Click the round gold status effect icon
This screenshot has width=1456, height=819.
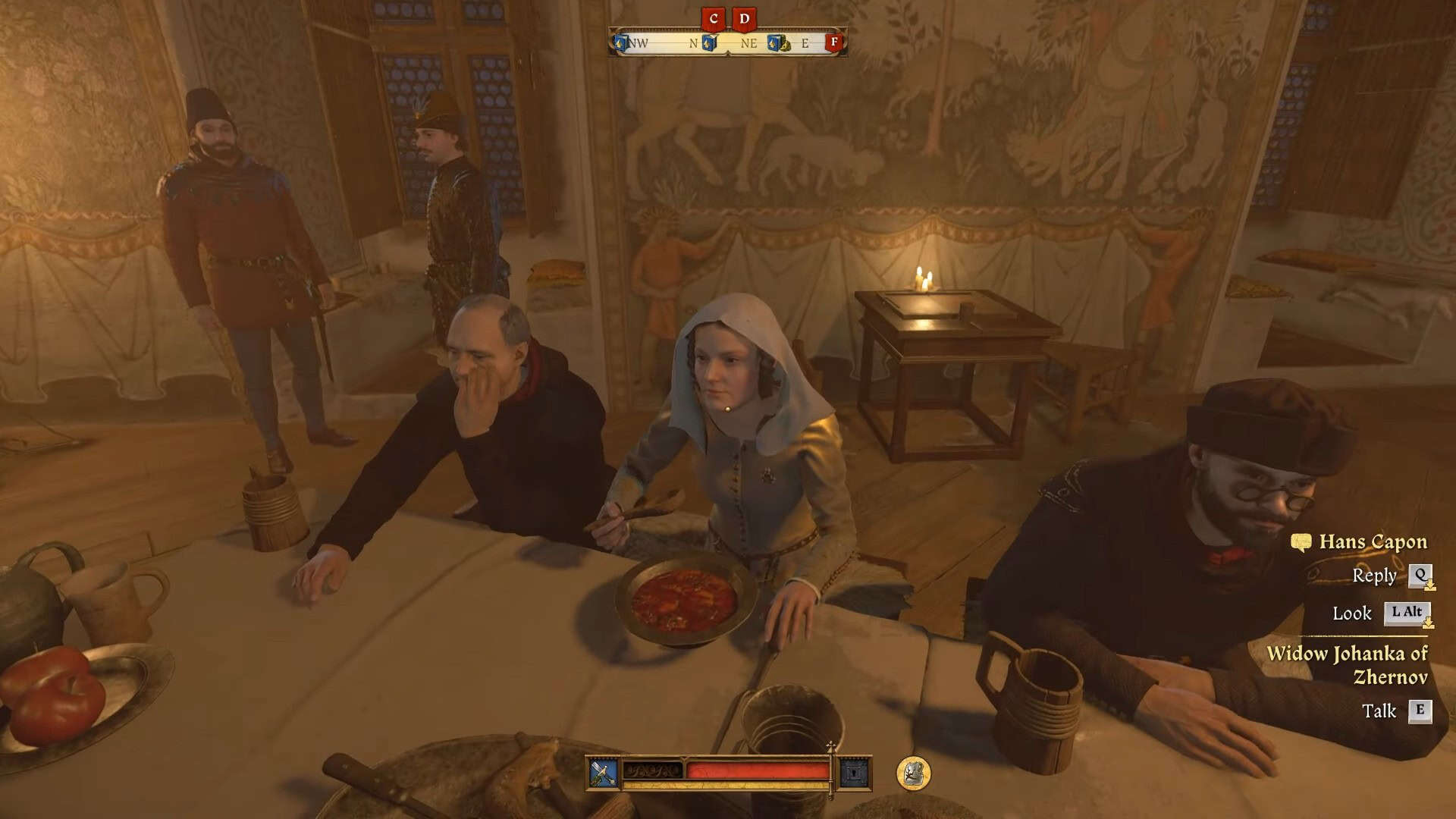[913, 773]
